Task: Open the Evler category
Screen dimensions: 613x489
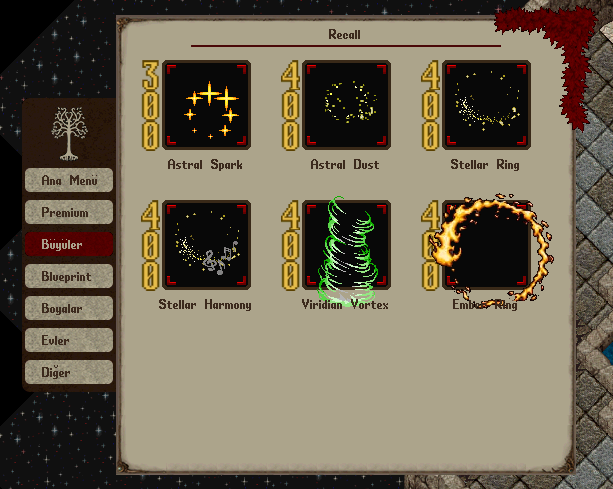Action: (x=69, y=340)
